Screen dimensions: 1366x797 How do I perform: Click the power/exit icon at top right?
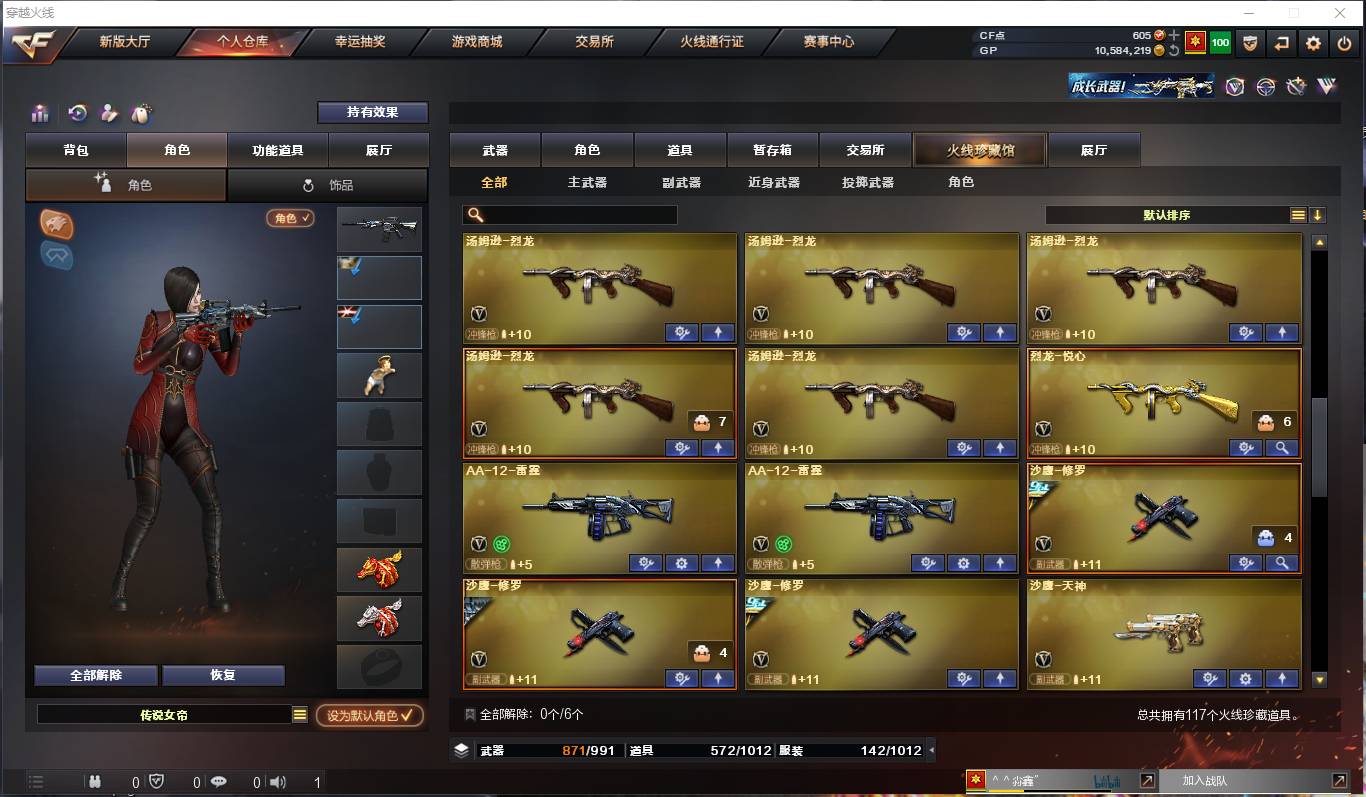1343,43
